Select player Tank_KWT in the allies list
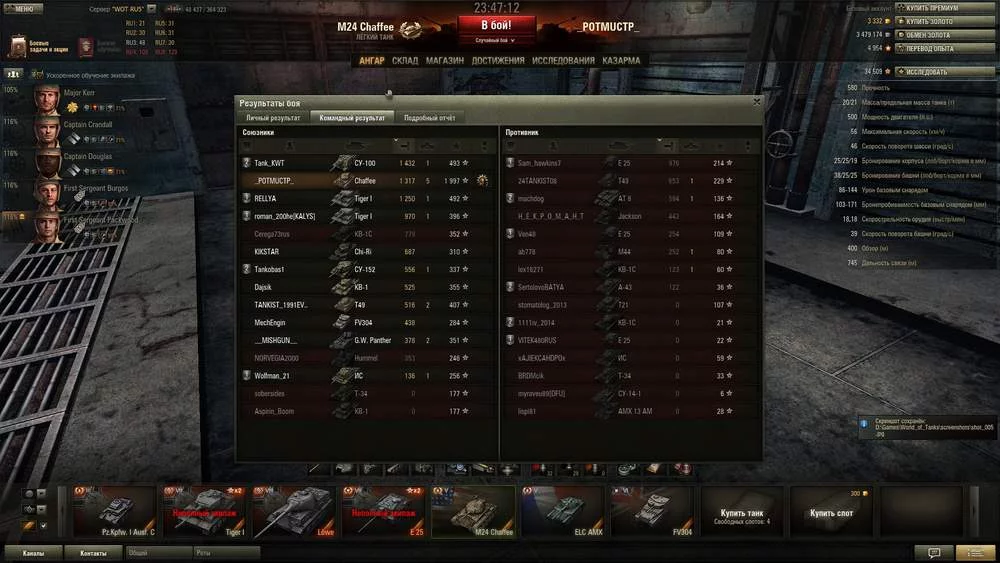This screenshot has width=1000, height=563. point(270,163)
